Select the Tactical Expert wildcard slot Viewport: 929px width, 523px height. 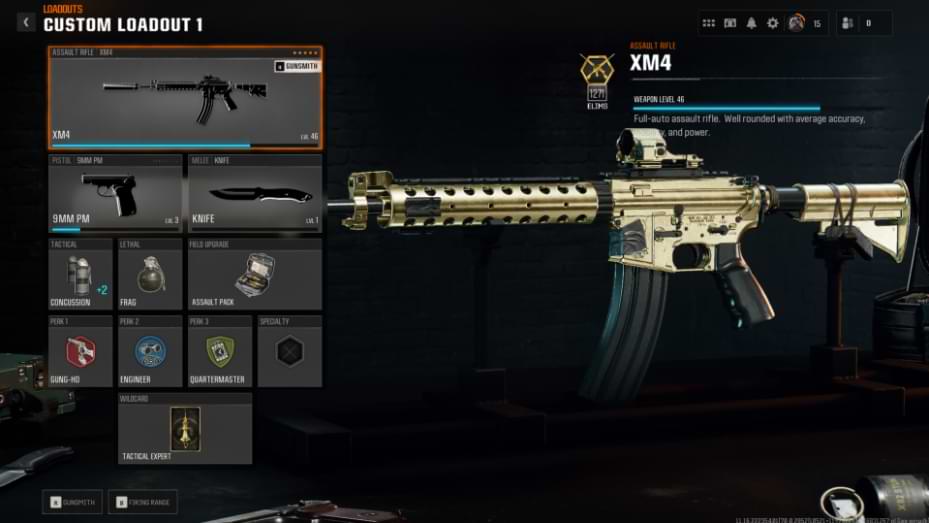coord(185,428)
